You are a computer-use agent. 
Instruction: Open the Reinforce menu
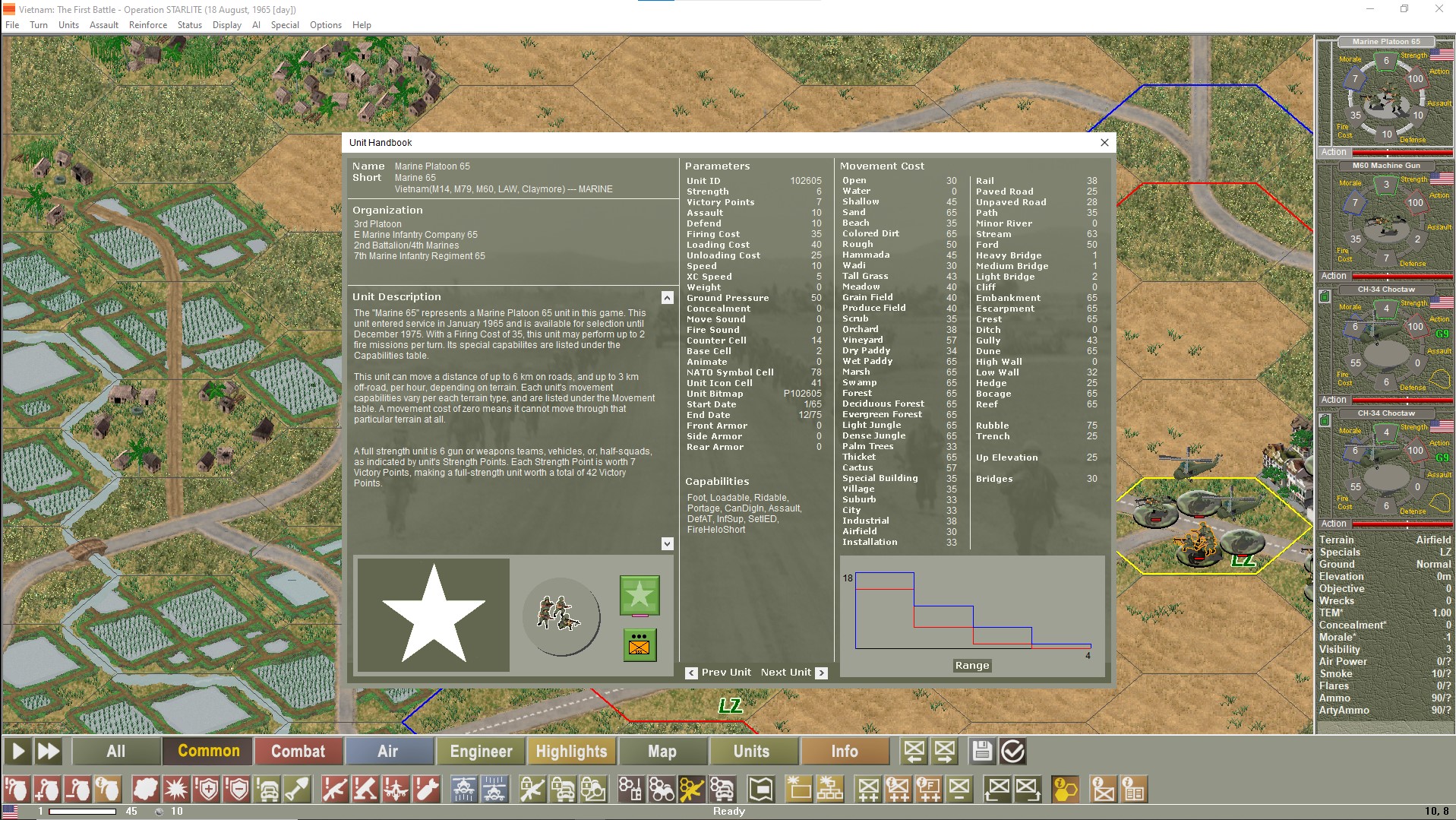click(x=148, y=24)
